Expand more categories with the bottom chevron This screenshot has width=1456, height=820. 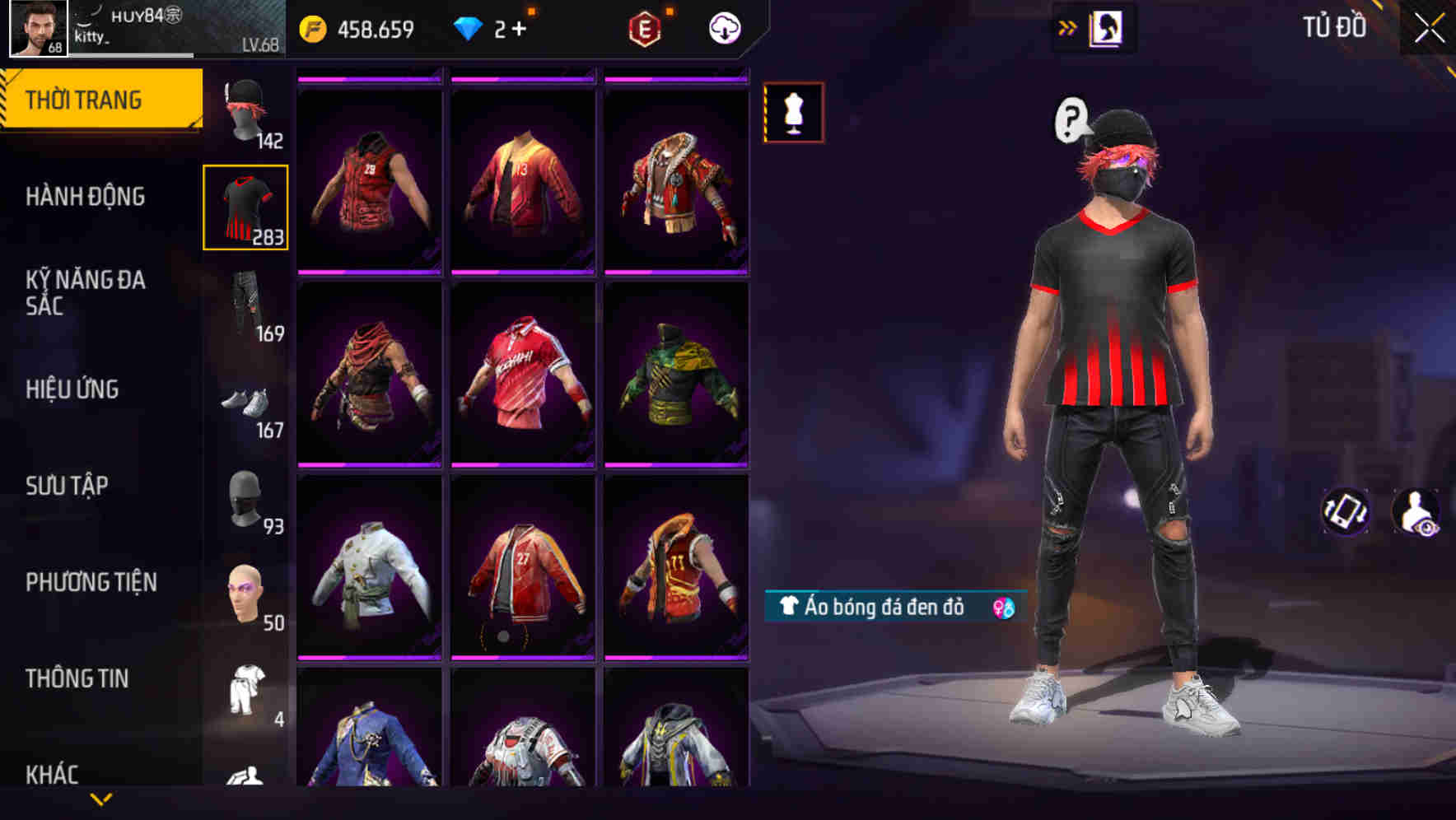click(x=101, y=799)
